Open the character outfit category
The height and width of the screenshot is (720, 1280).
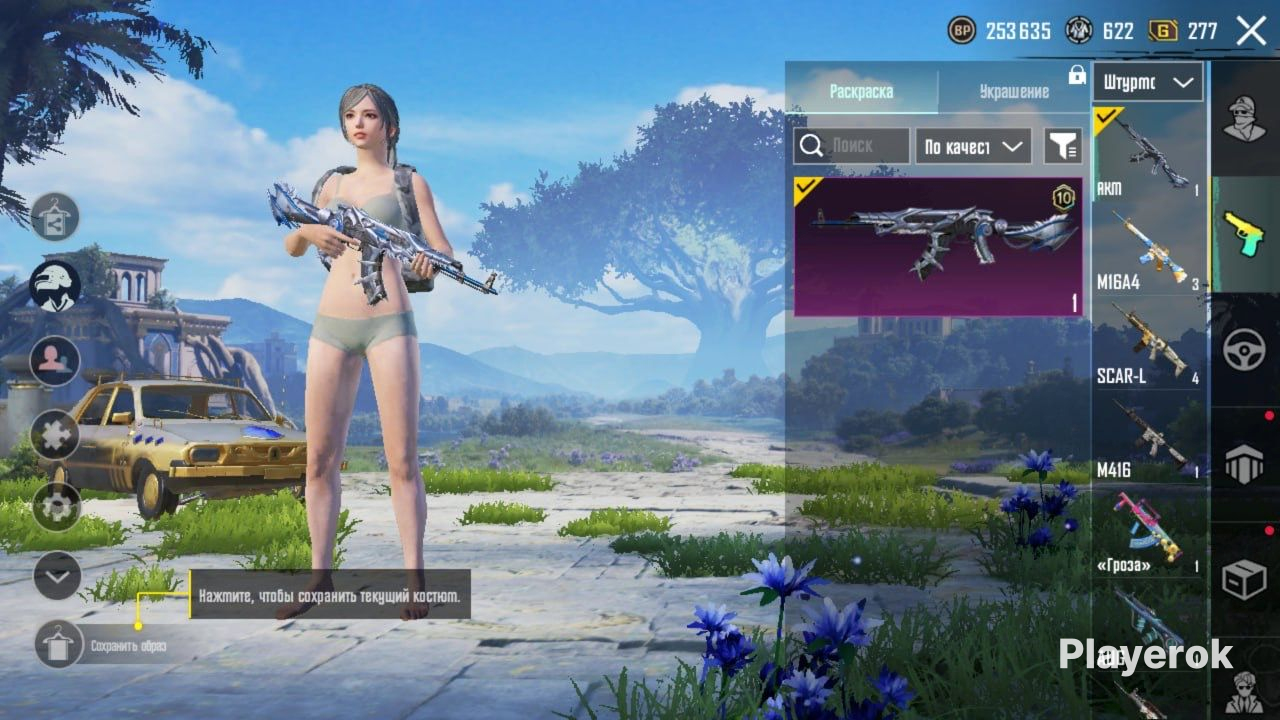click(x=1244, y=118)
